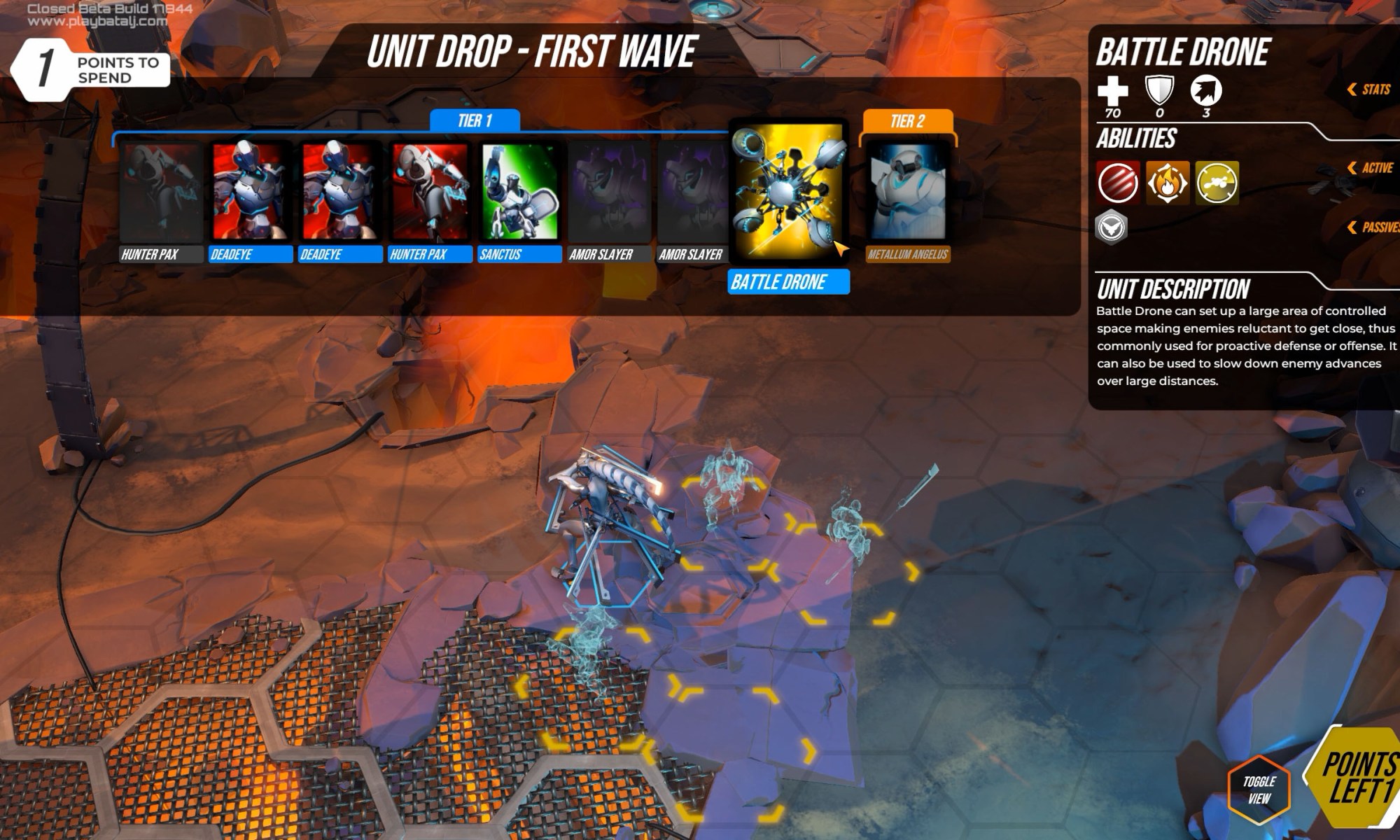Toggle View using the hexagon button
The image size is (1400, 840).
point(1259,790)
